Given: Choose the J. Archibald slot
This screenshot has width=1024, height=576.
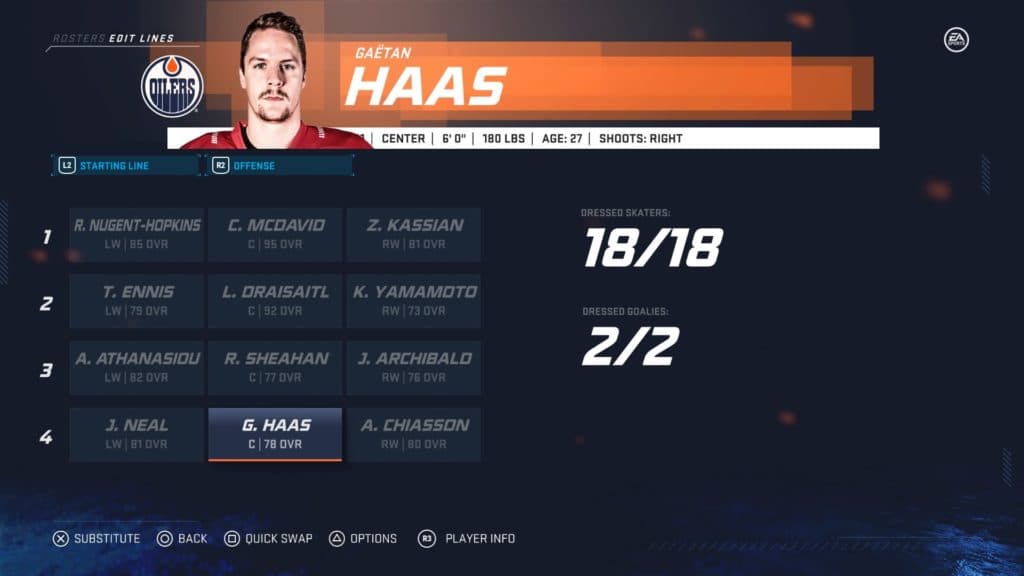Looking at the screenshot, I should point(413,368).
